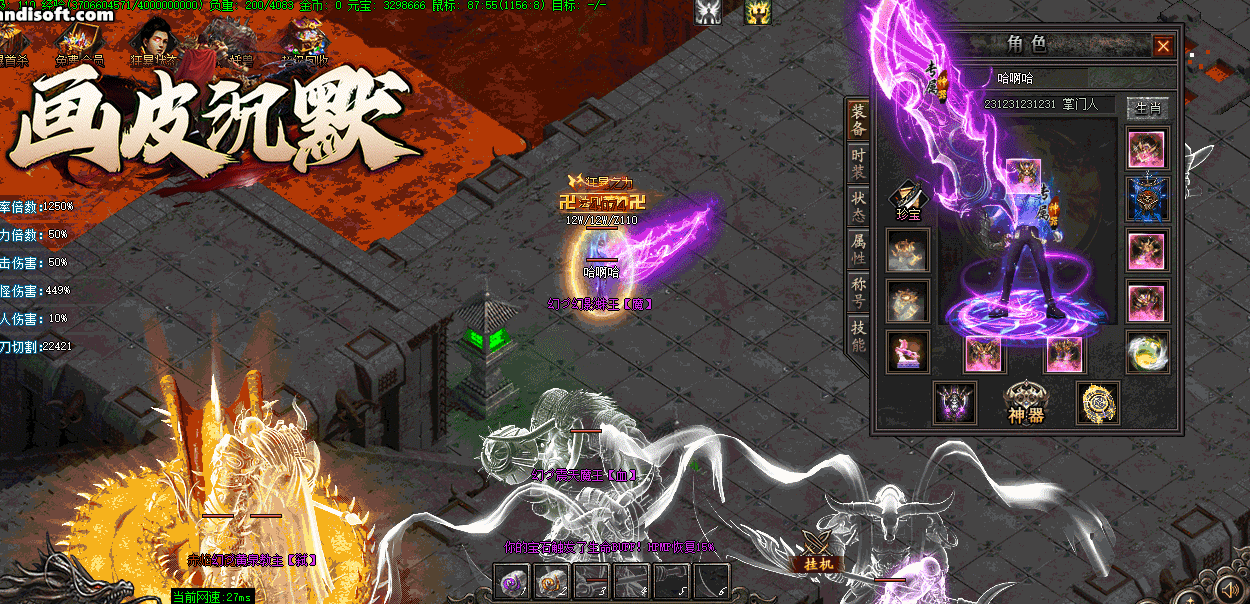Open the 时装 costume tab
The width and height of the screenshot is (1250, 604).
[858, 165]
